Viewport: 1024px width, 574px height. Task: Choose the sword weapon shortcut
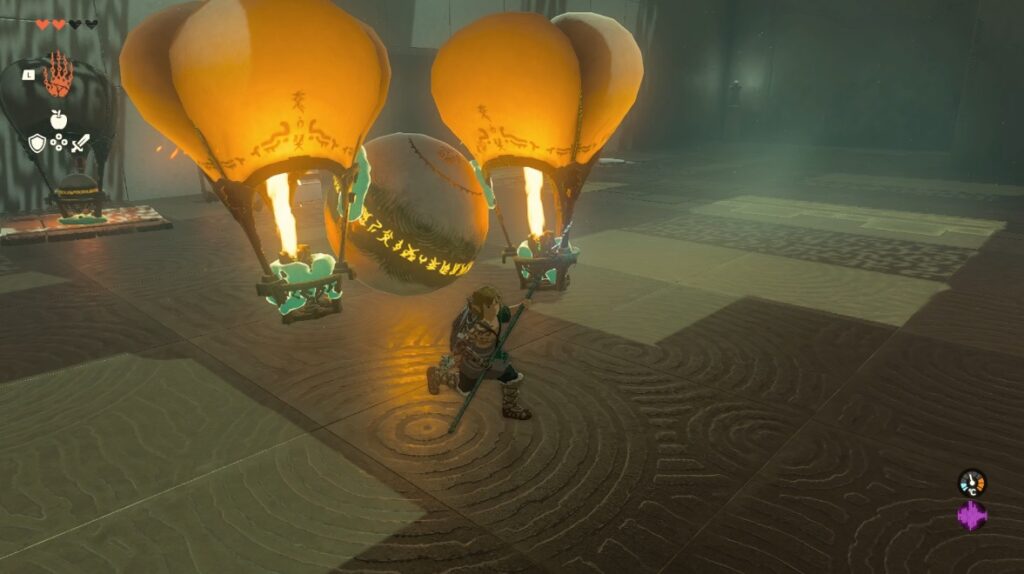click(80, 143)
